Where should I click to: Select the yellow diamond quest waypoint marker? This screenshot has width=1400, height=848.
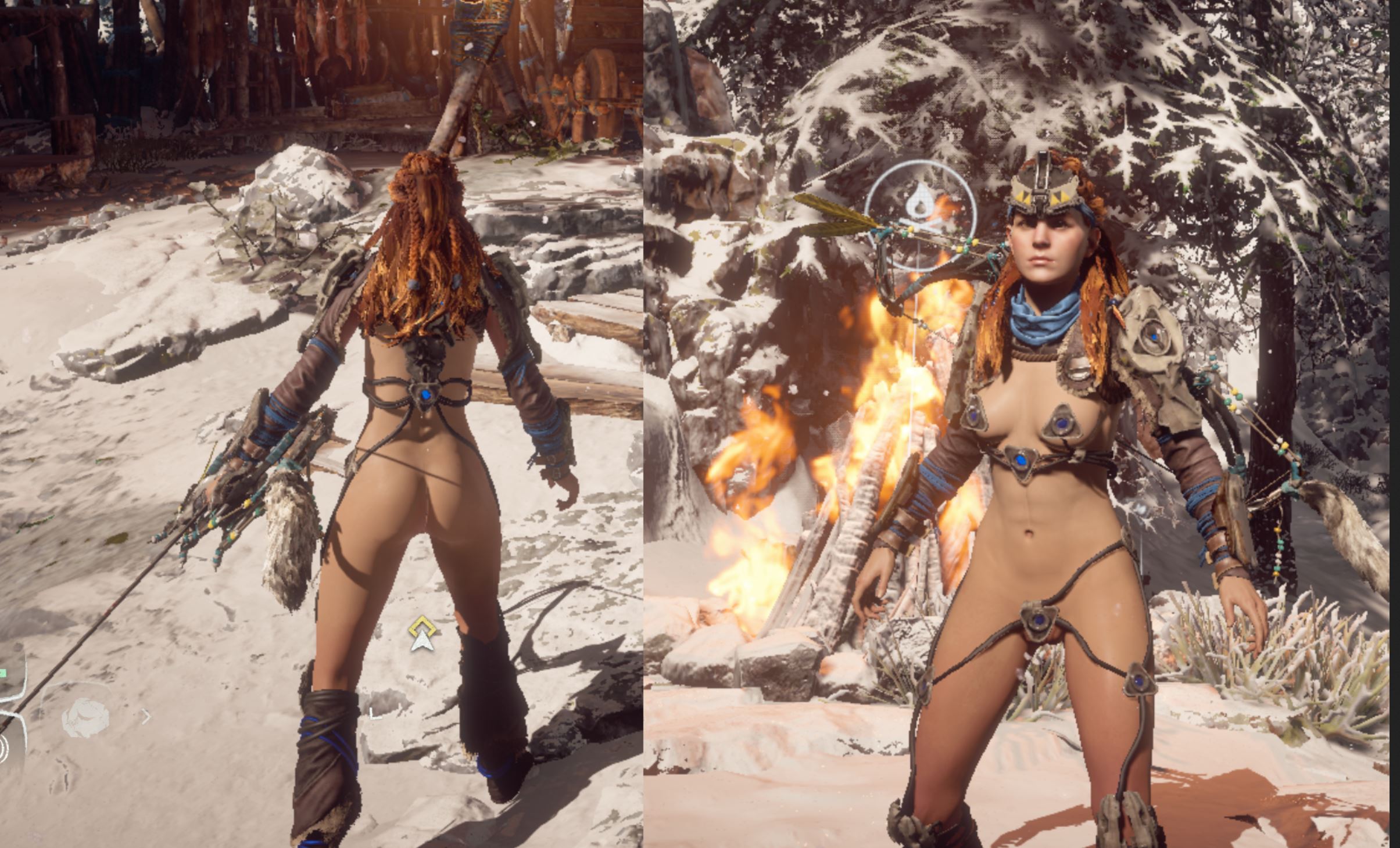point(422,628)
